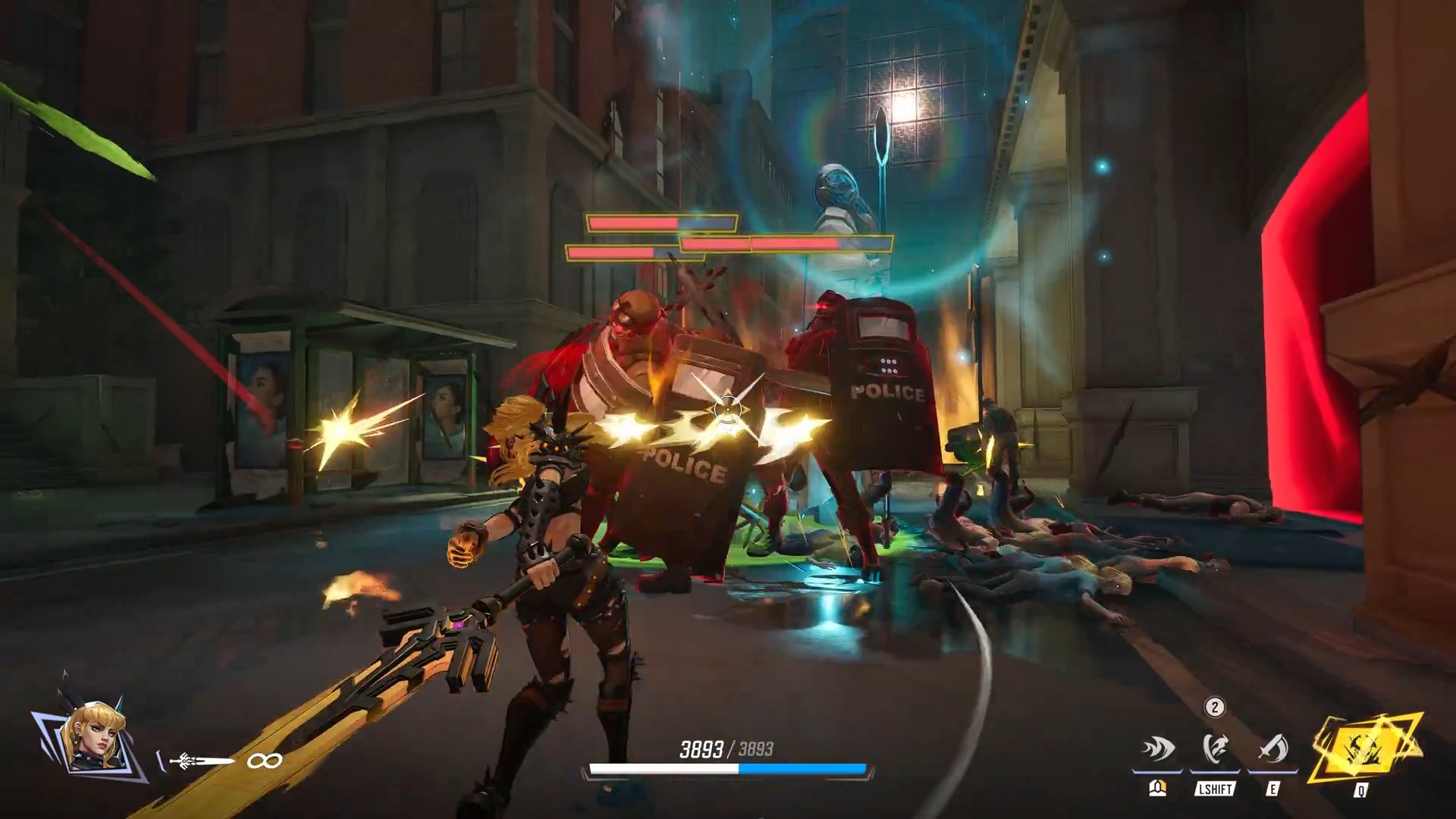The height and width of the screenshot is (819, 1456).
Task: Activate the triple-slash wave ability
Action: pos(1157,749)
